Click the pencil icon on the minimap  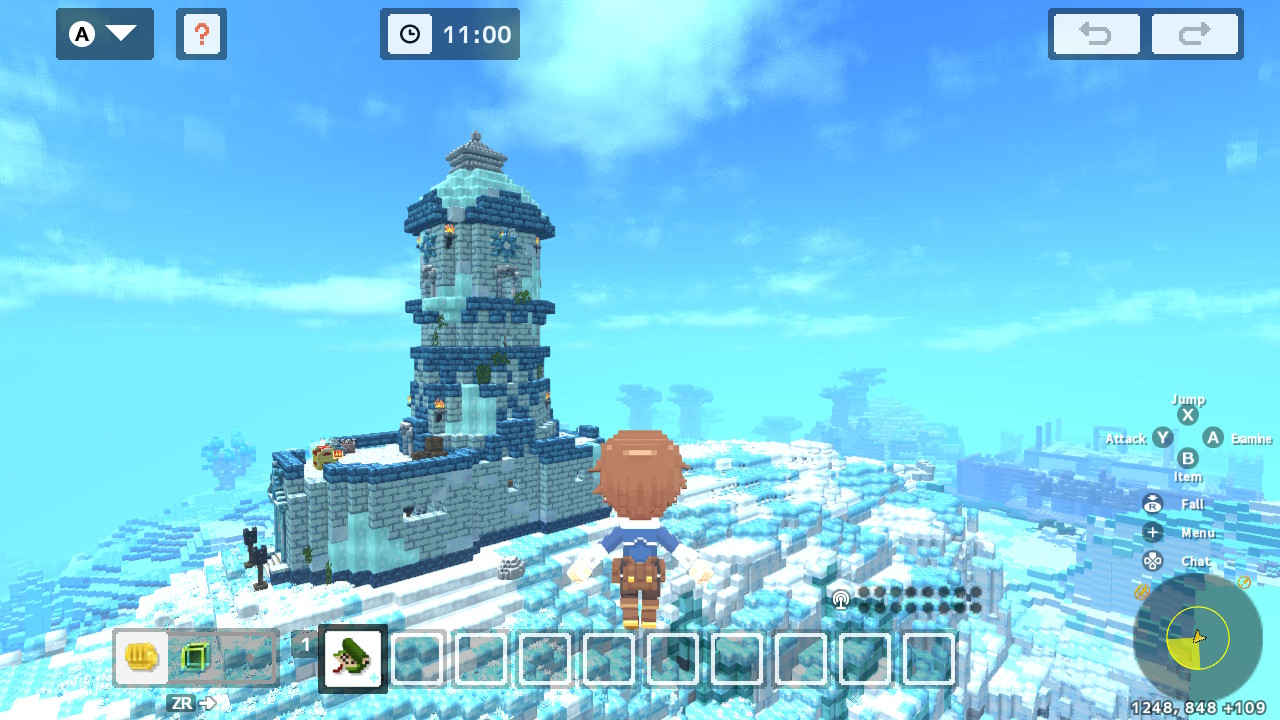click(1244, 581)
